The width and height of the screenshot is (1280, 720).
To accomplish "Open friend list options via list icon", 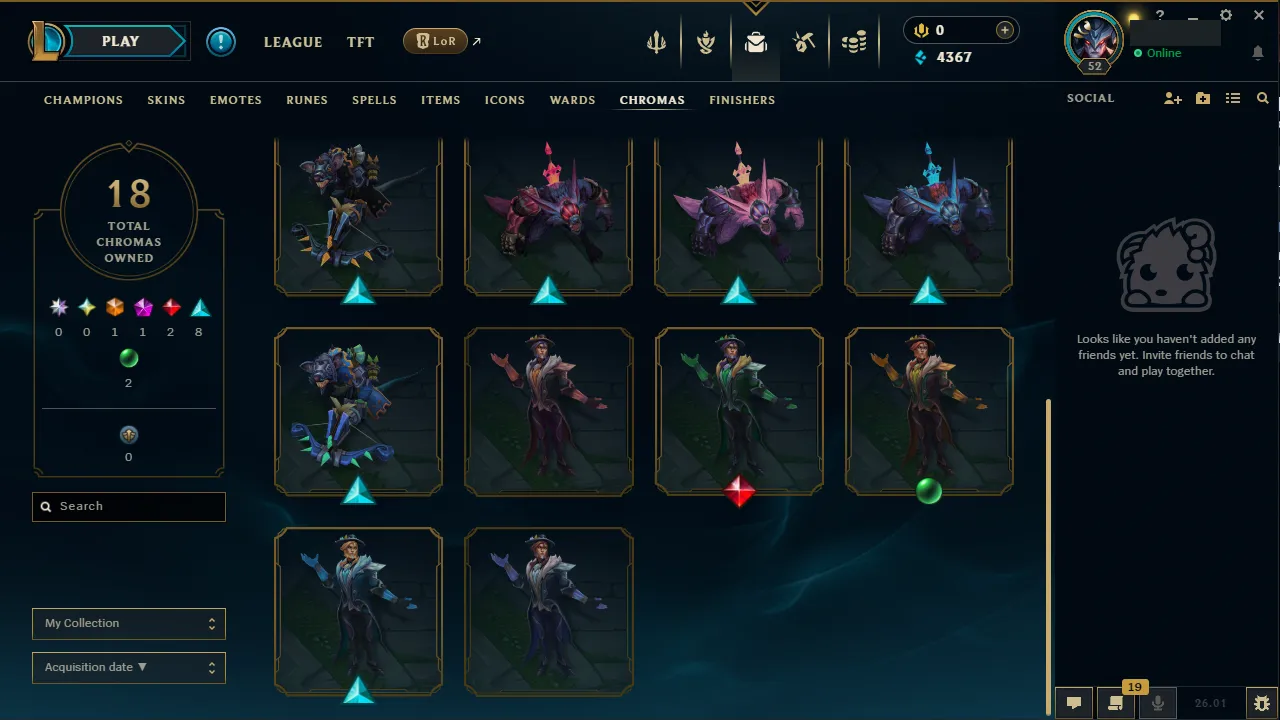I will [x=1234, y=98].
